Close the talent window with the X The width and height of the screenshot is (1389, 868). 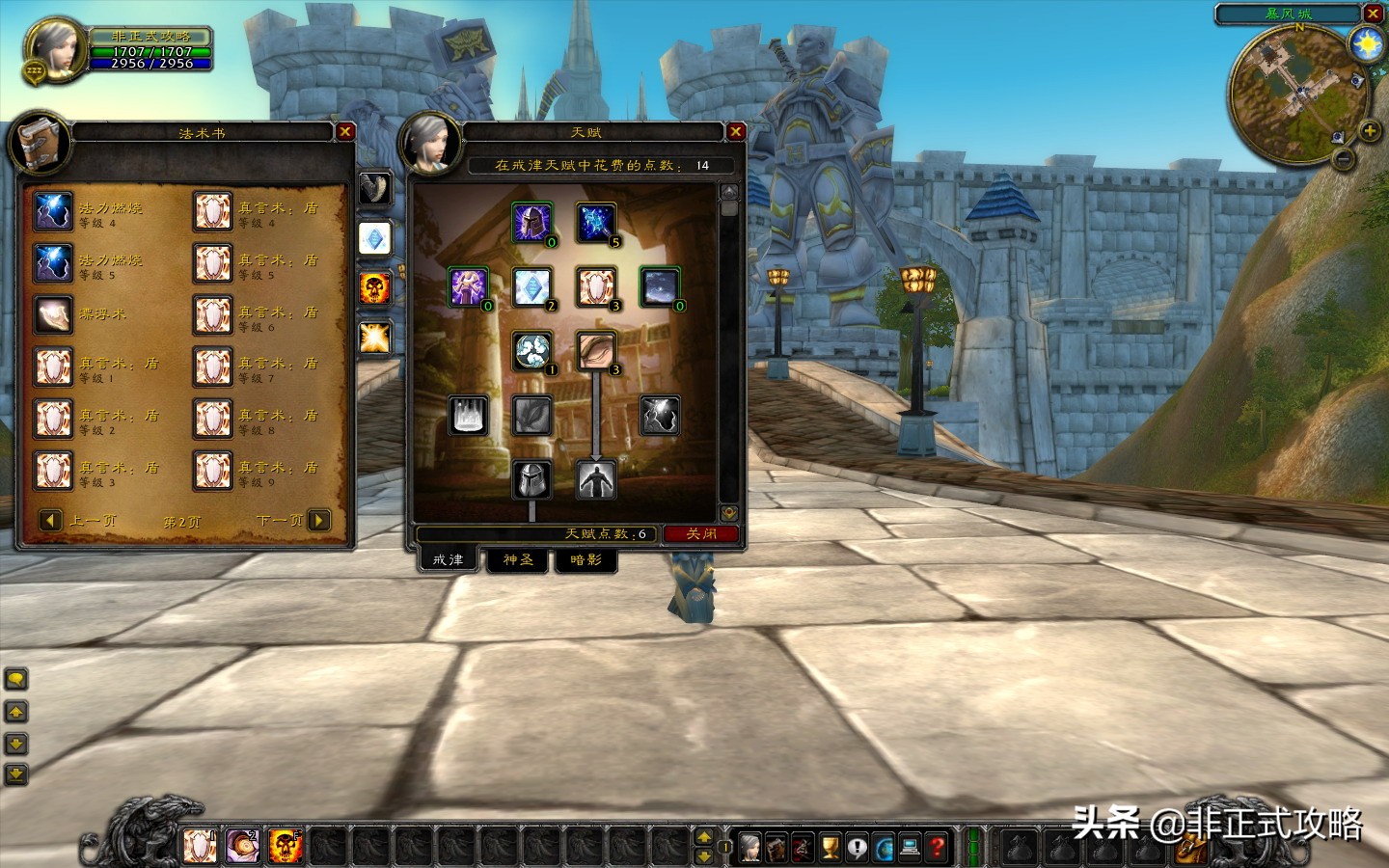[736, 131]
